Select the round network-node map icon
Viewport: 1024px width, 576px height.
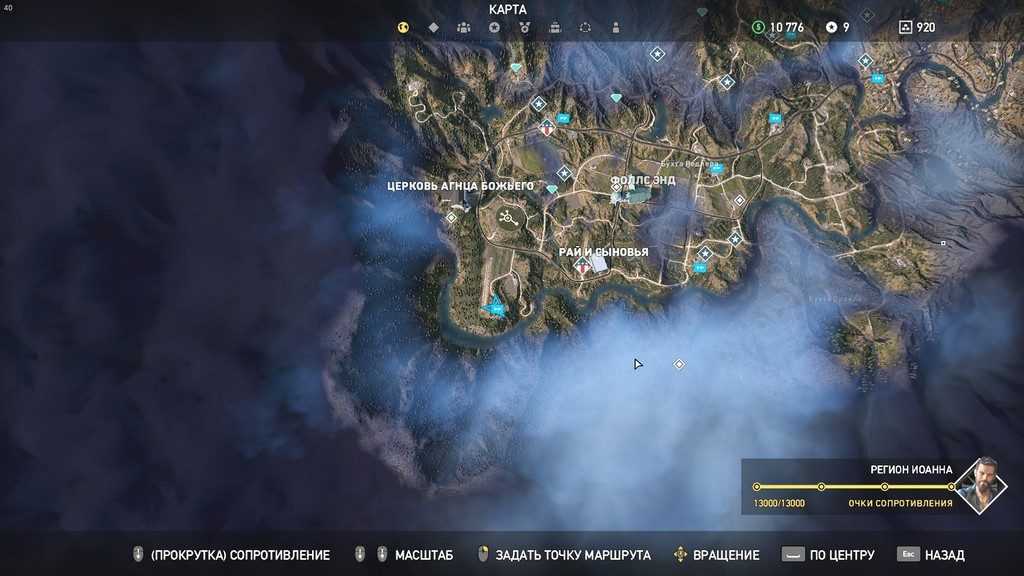click(506, 216)
